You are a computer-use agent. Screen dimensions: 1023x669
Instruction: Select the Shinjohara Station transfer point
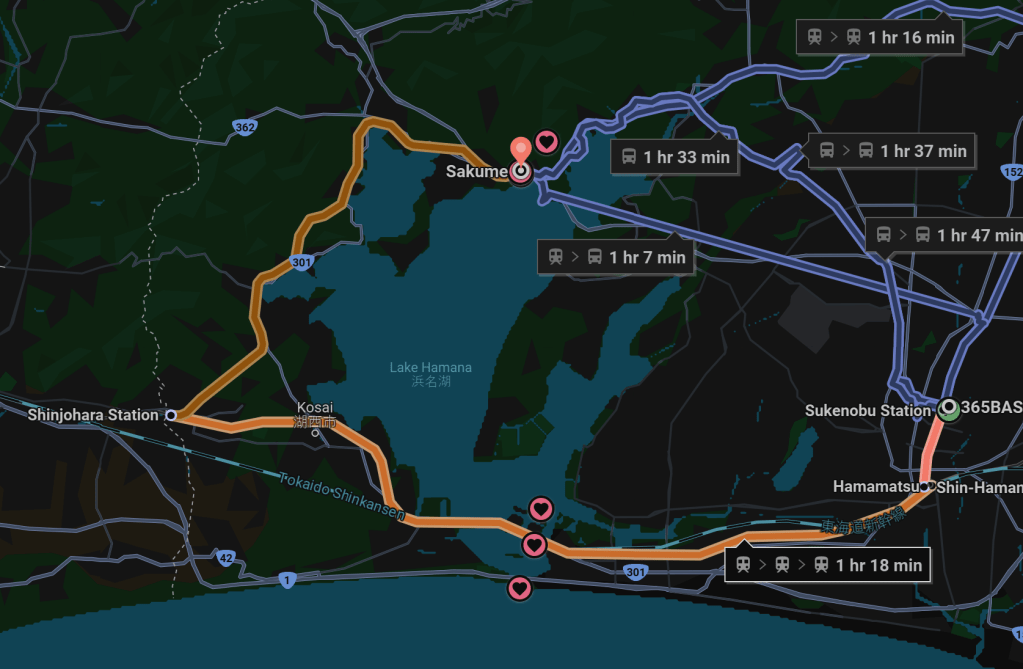click(171, 414)
